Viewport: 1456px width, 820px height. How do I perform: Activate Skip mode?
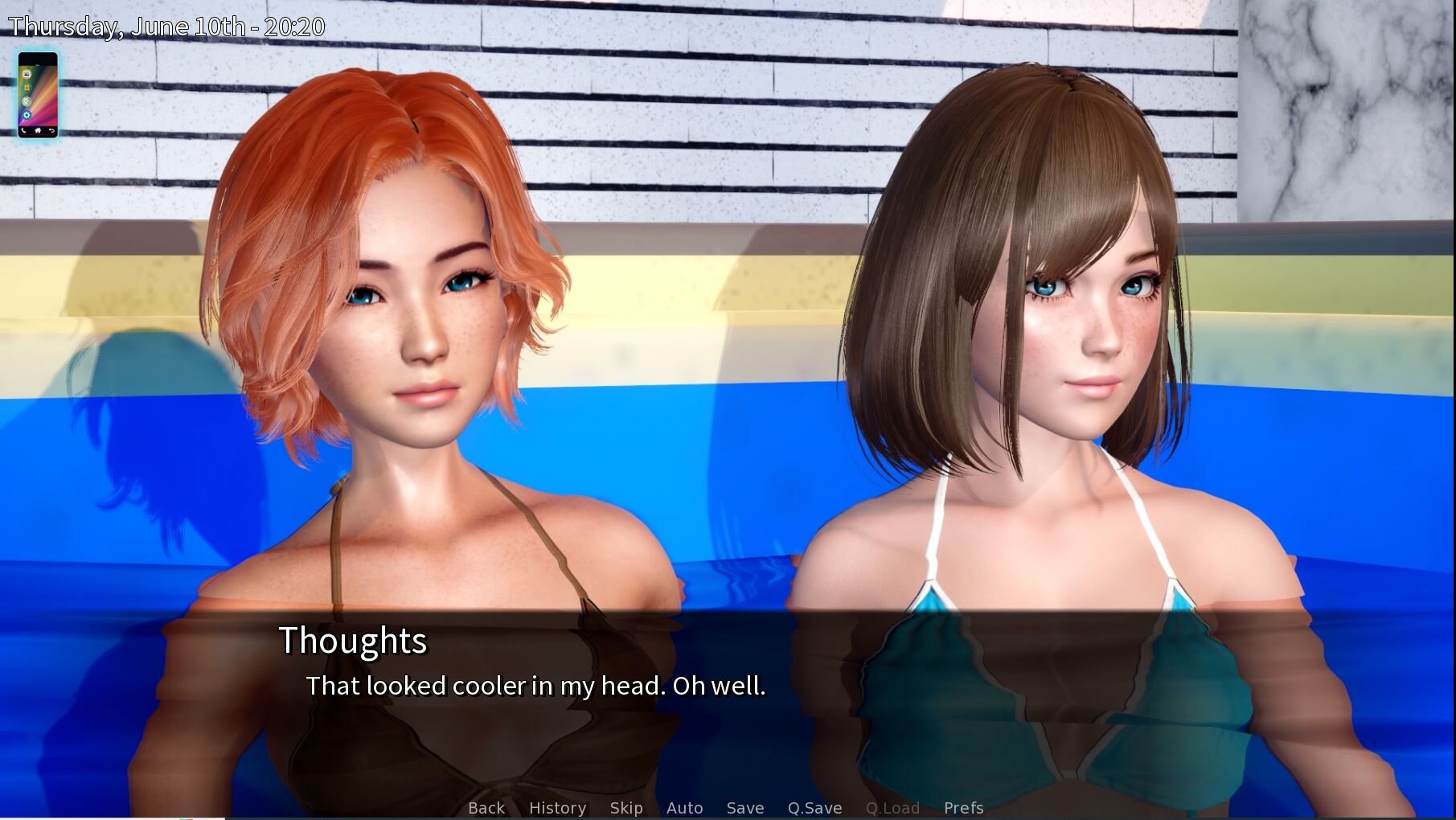click(625, 808)
